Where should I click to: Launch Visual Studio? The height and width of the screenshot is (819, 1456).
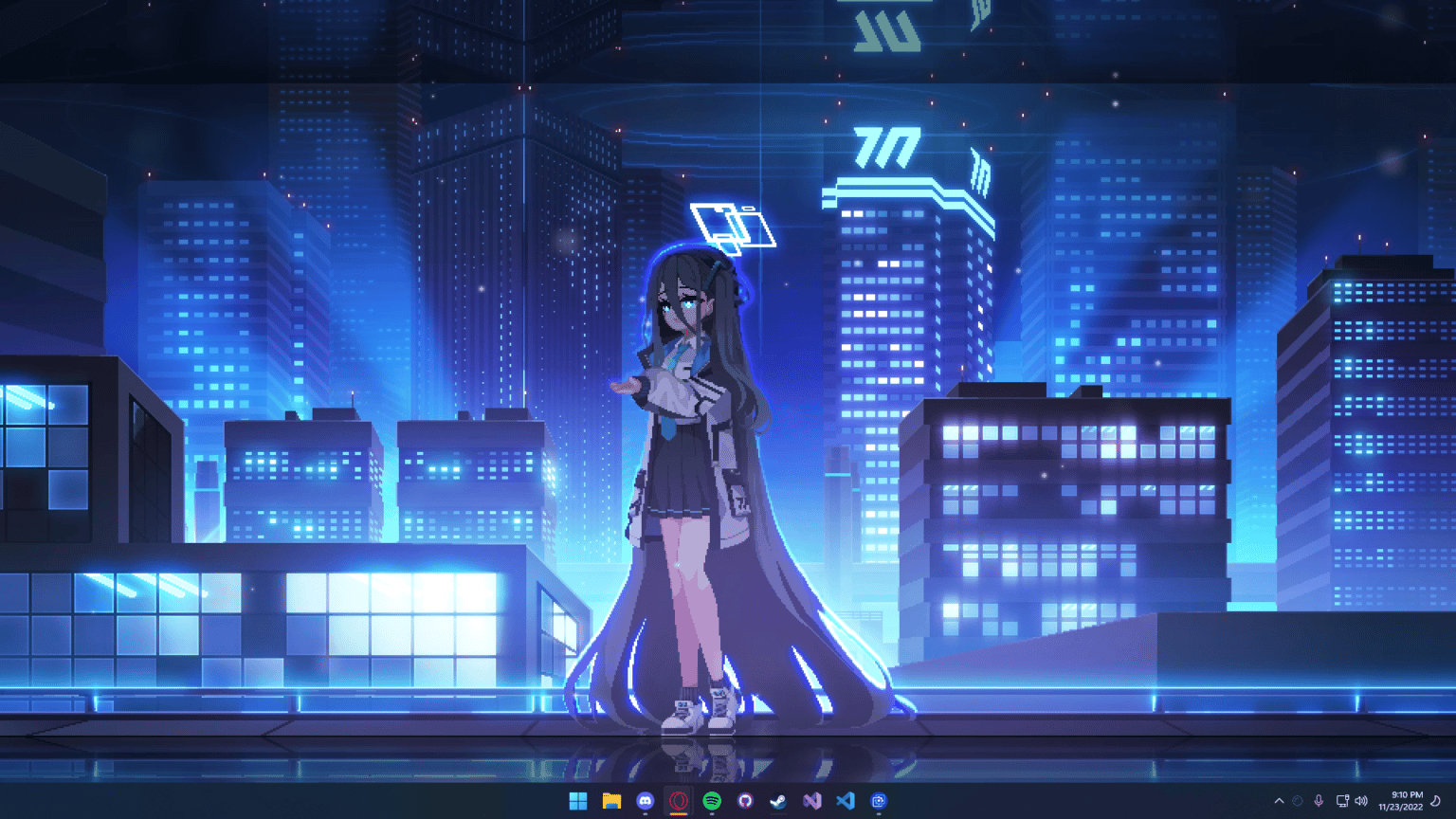813,801
